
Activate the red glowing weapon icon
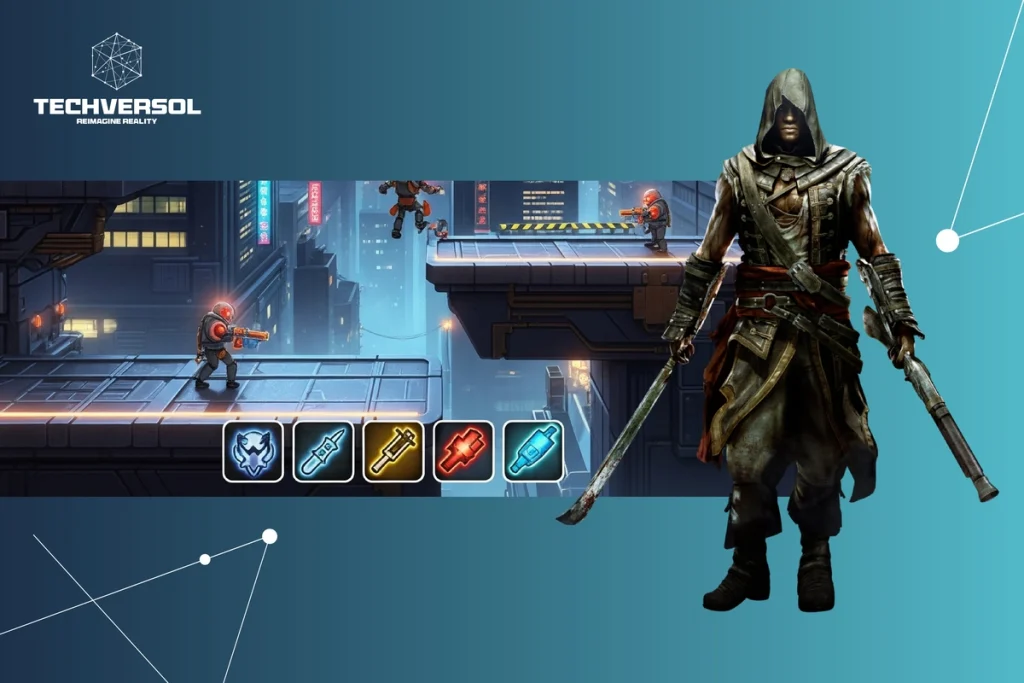click(463, 451)
